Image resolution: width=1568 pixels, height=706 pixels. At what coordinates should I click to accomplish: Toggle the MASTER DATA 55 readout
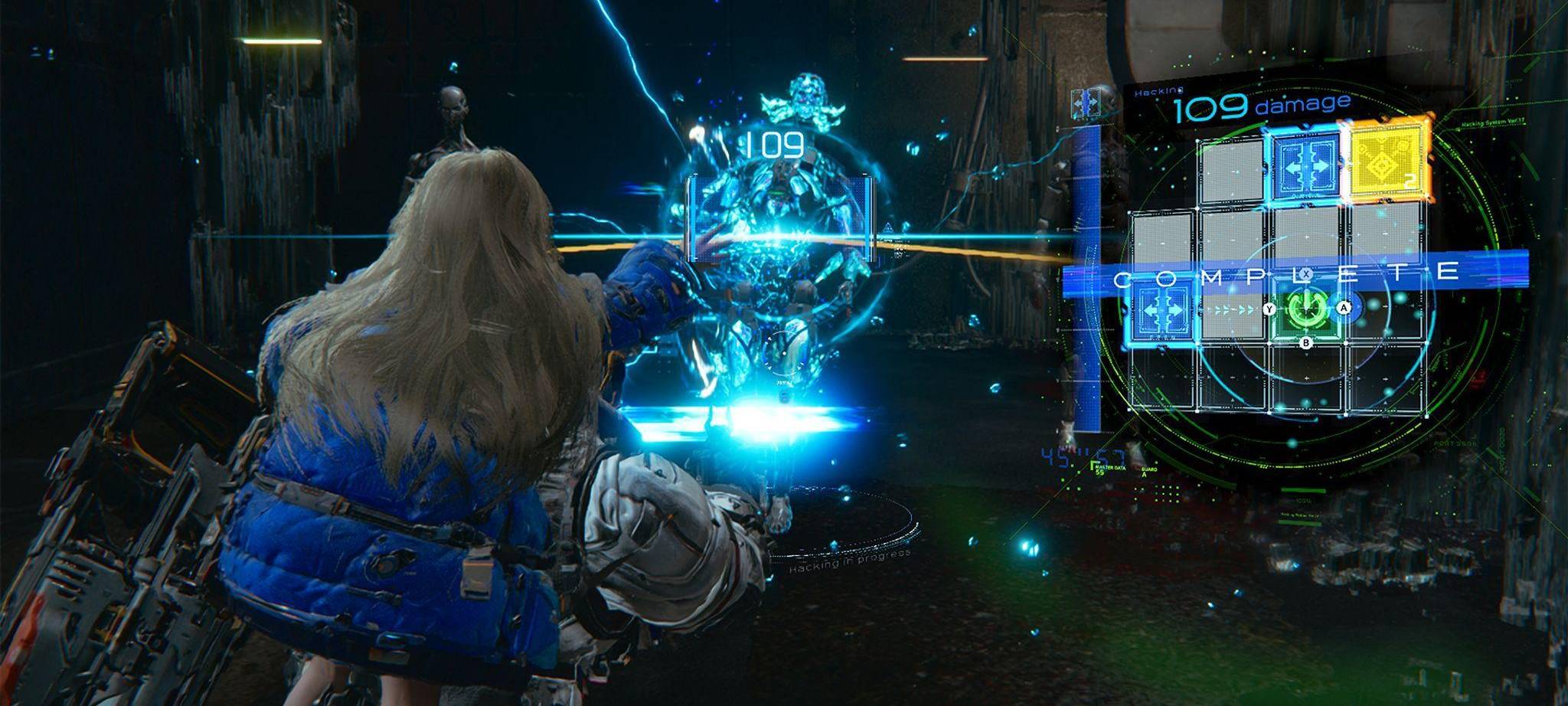click(1109, 469)
